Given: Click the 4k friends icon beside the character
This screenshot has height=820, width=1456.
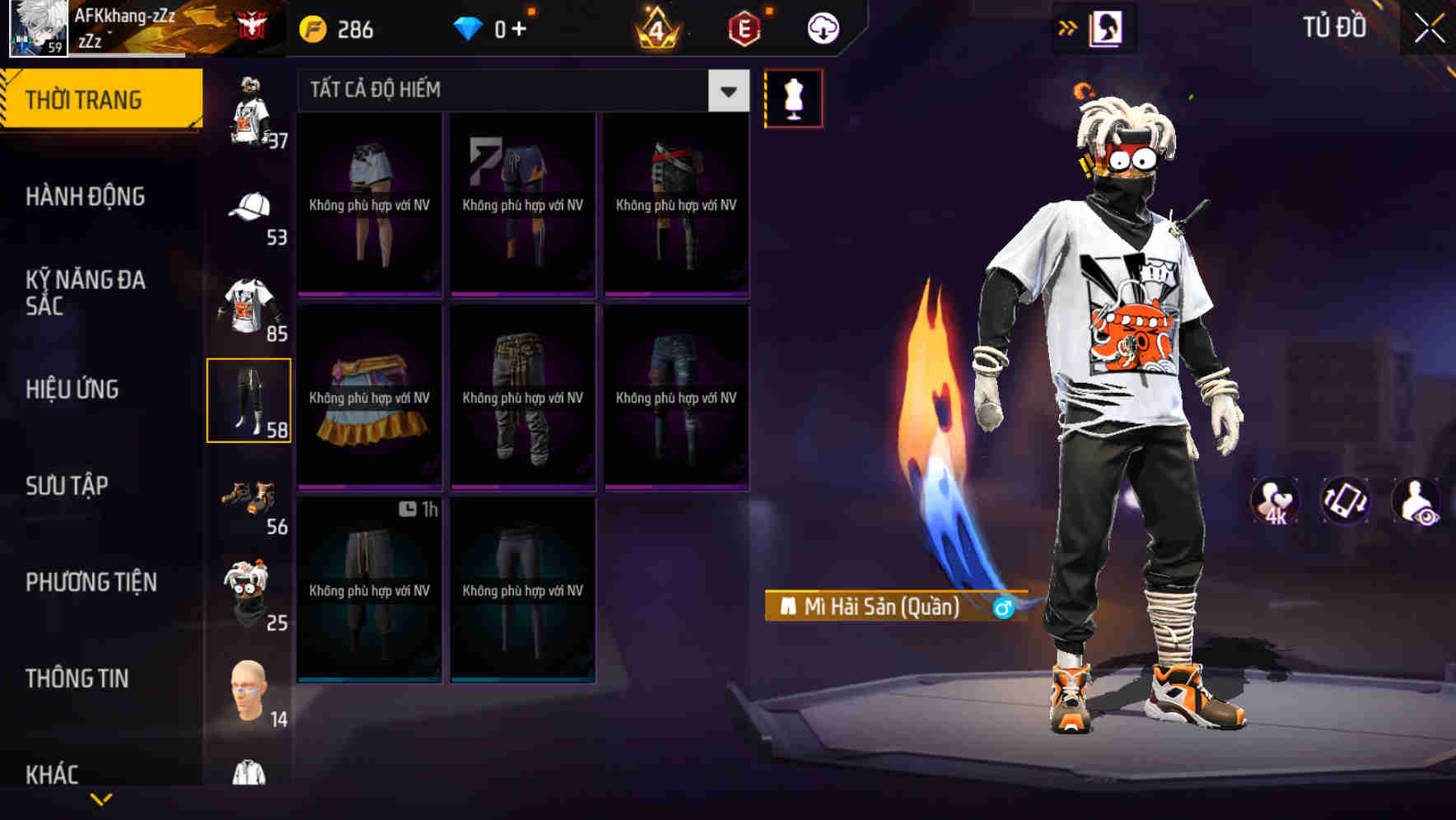Looking at the screenshot, I should pyautogui.click(x=1275, y=502).
